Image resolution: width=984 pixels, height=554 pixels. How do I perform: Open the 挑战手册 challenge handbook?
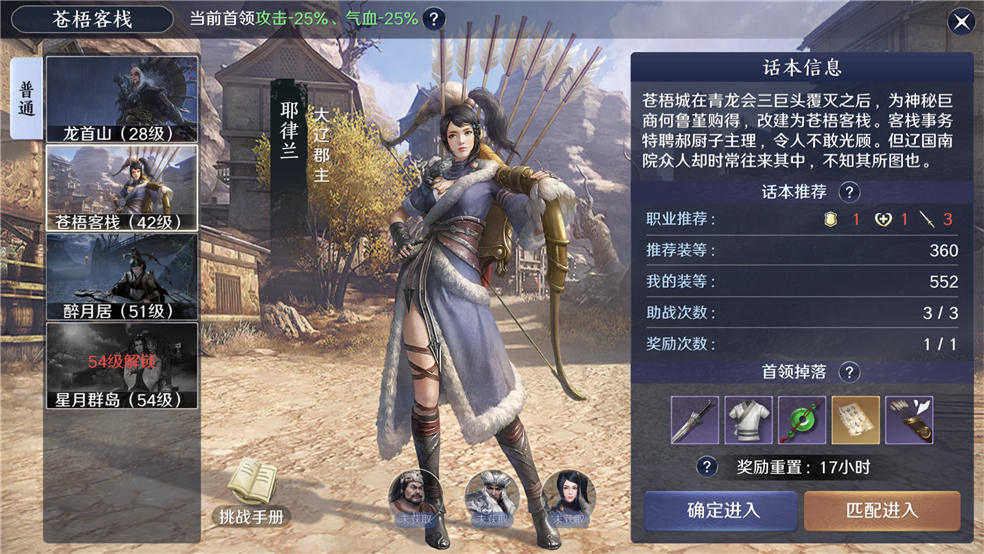click(x=251, y=494)
